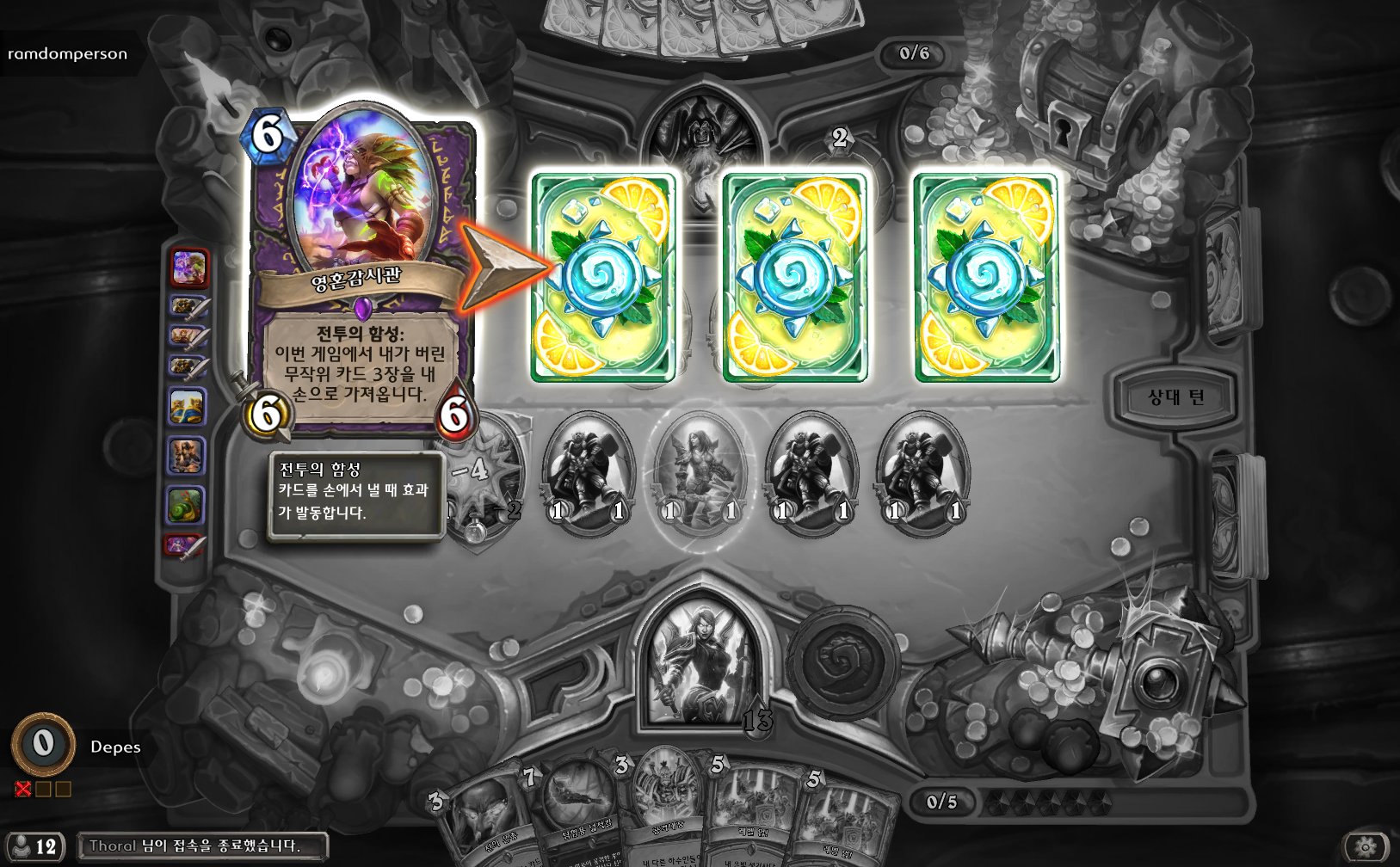Select the player's hero portrait
This screenshot has height=867, width=1400.
coord(701,662)
